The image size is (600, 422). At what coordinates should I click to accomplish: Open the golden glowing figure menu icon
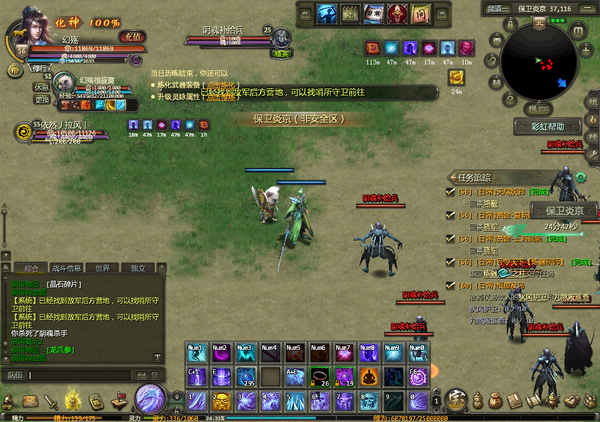pos(73,401)
